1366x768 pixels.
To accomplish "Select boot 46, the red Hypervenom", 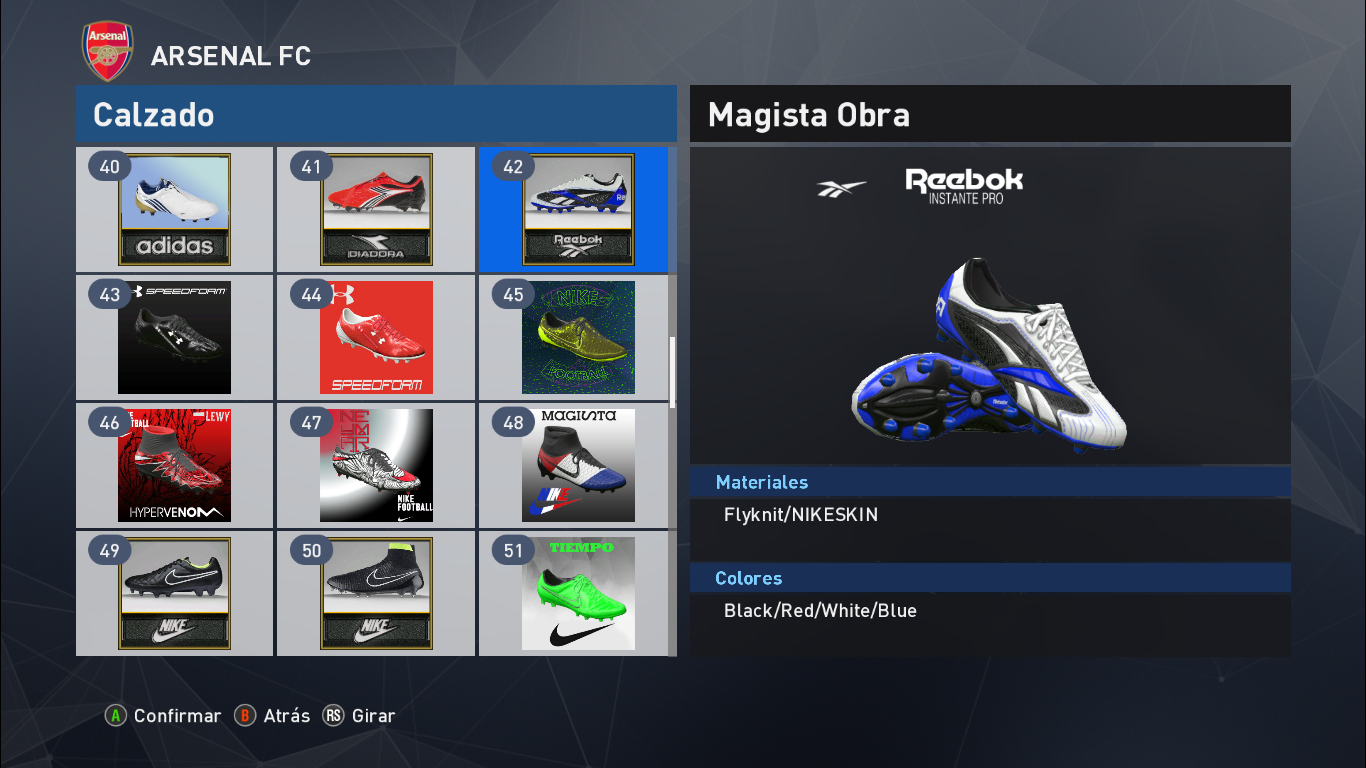I will pos(175,466).
